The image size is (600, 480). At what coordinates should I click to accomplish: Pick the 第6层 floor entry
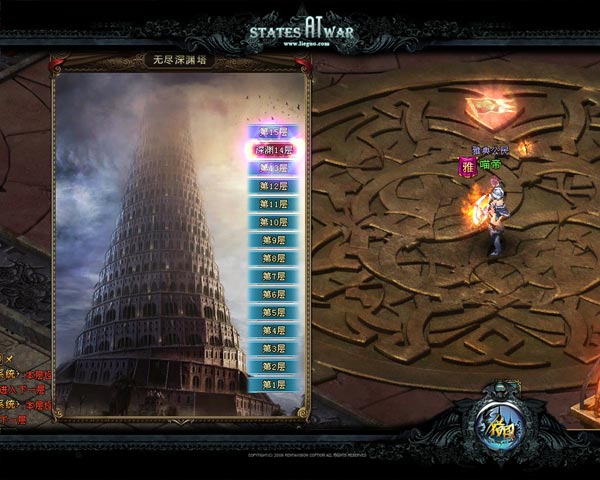(x=273, y=294)
